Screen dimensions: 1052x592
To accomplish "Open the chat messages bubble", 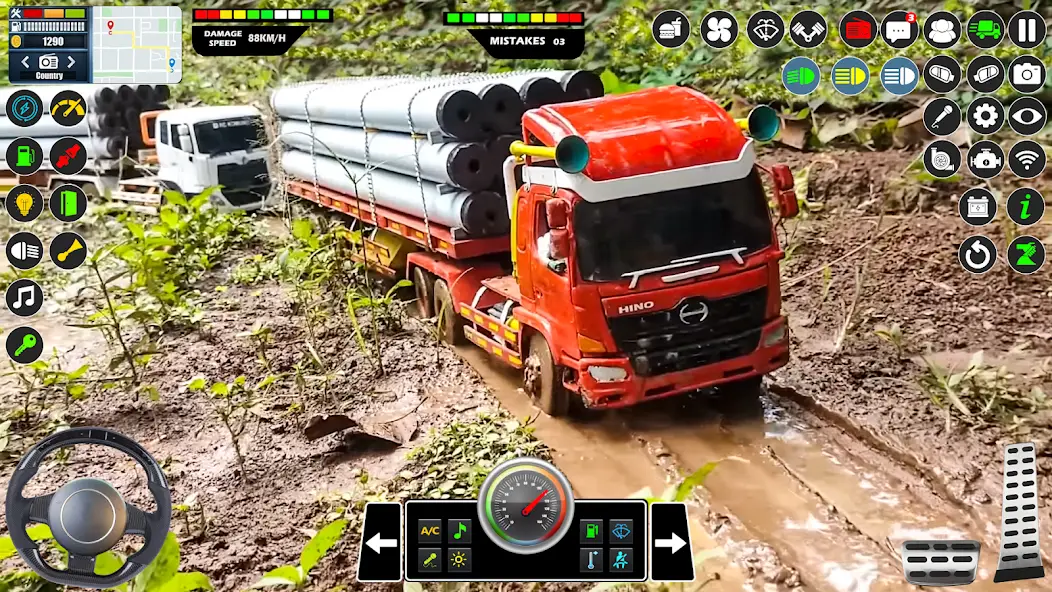I will coord(899,29).
